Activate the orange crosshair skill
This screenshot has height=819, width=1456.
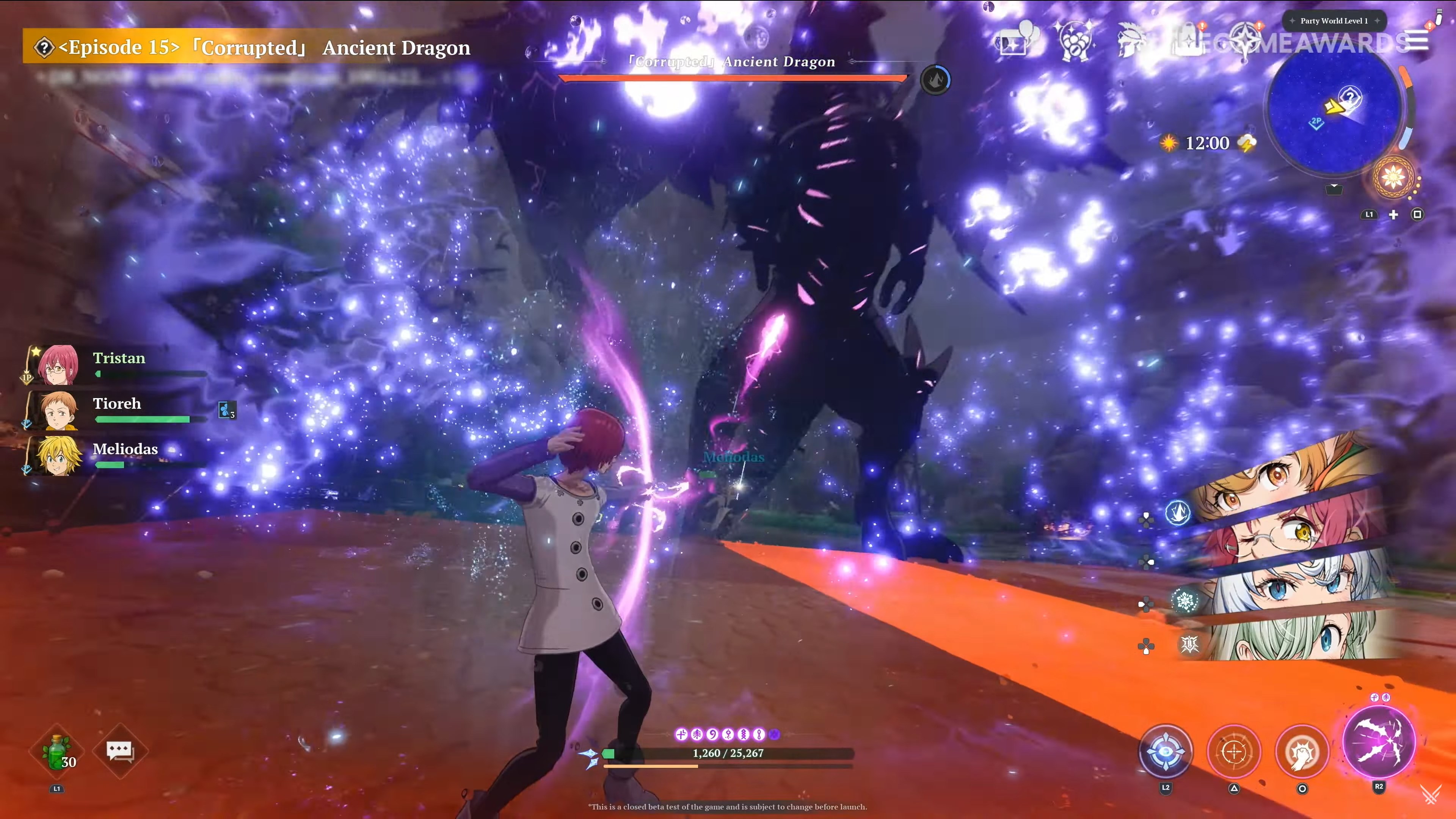point(1234,752)
